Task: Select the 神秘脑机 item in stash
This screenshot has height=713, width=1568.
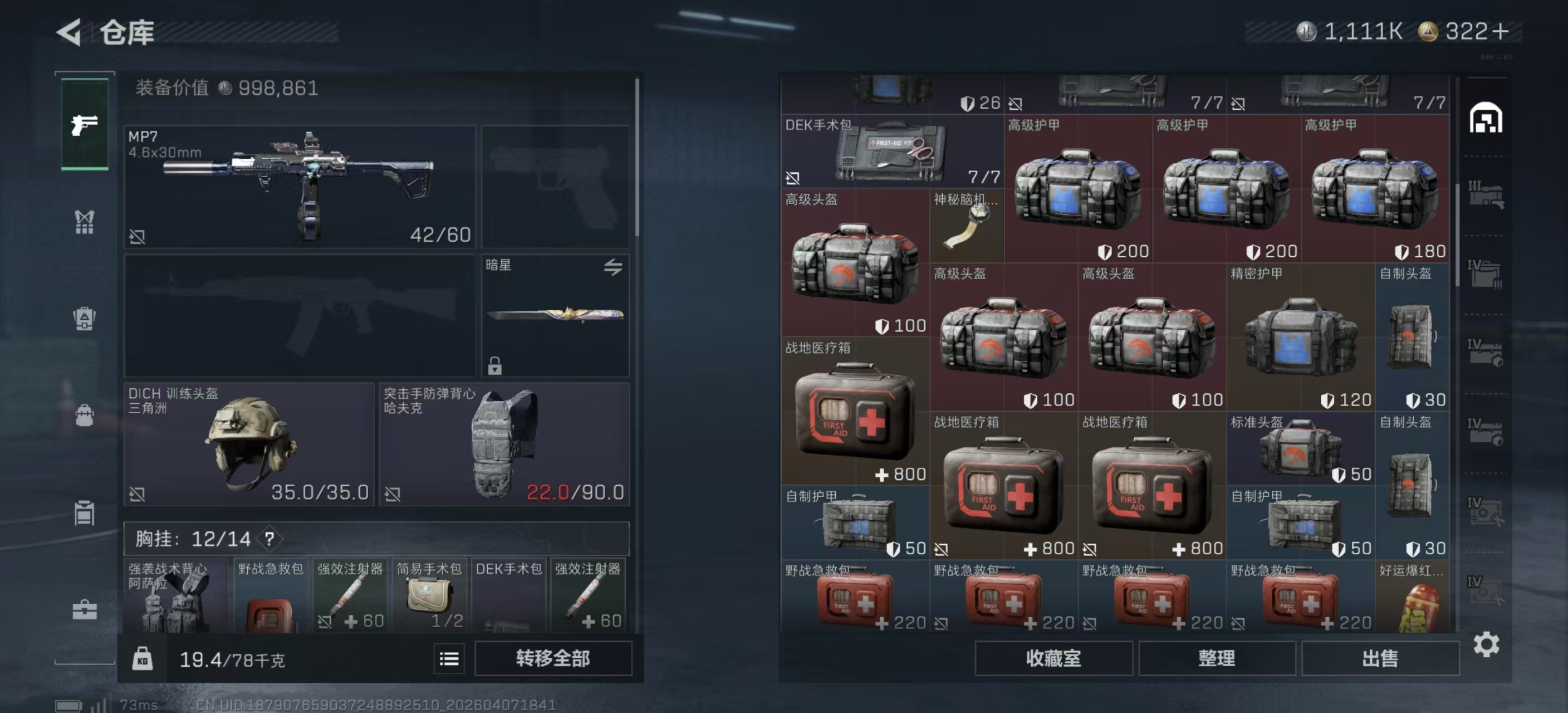Action: (966, 226)
